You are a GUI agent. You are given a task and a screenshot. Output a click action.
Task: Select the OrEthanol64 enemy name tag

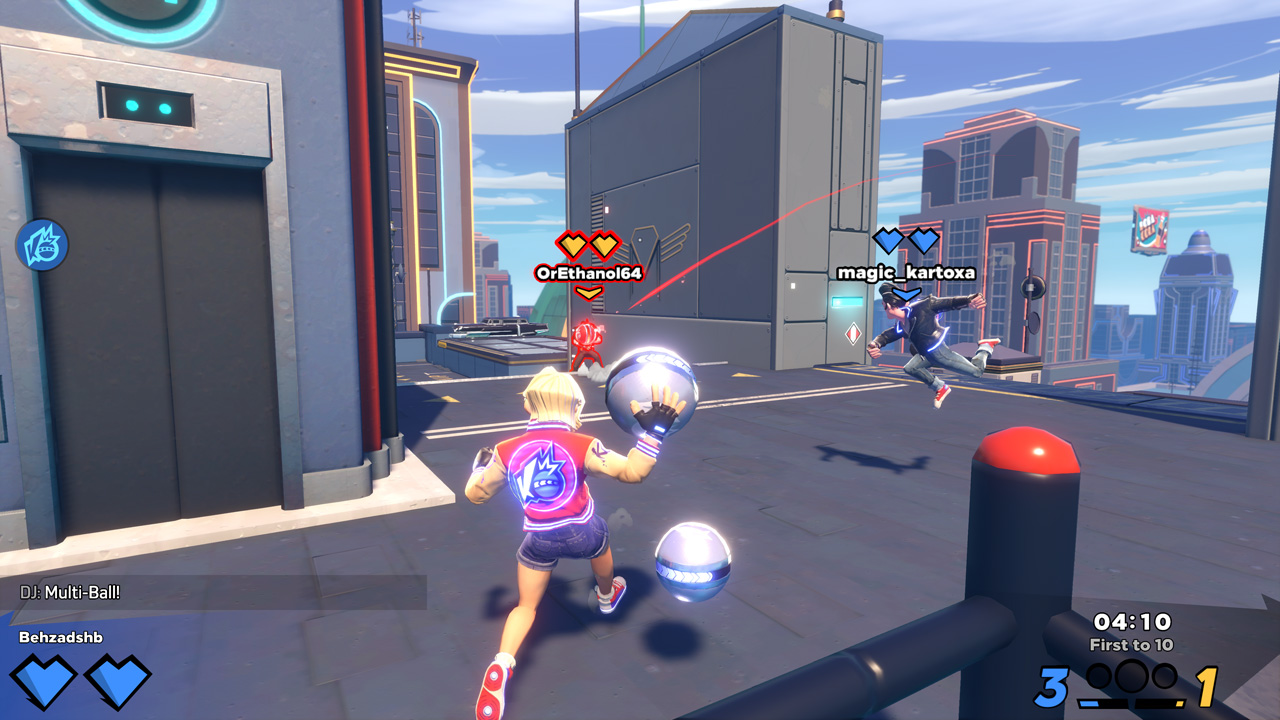(589, 272)
